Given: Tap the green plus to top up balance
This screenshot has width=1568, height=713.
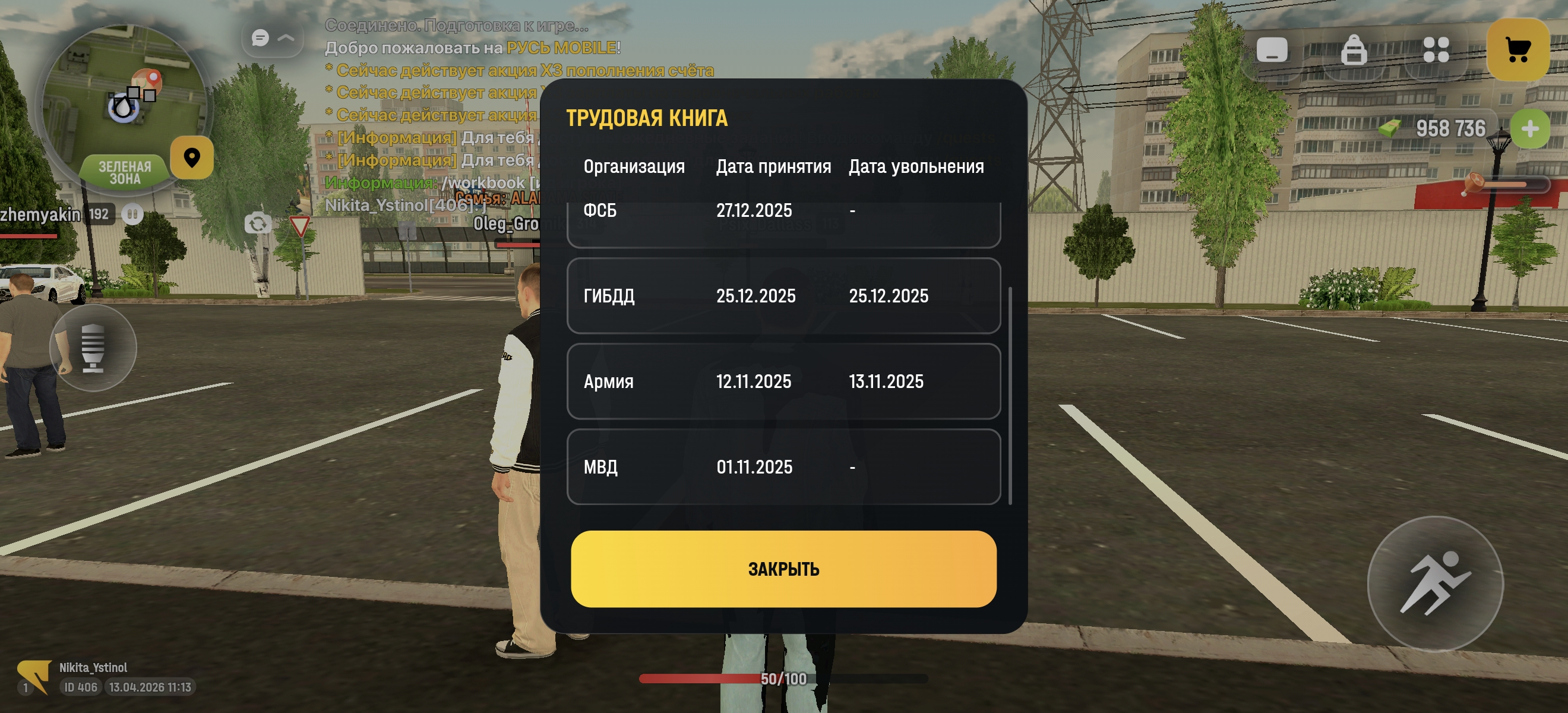Looking at the screenshot, I should tap(1531, 128).
